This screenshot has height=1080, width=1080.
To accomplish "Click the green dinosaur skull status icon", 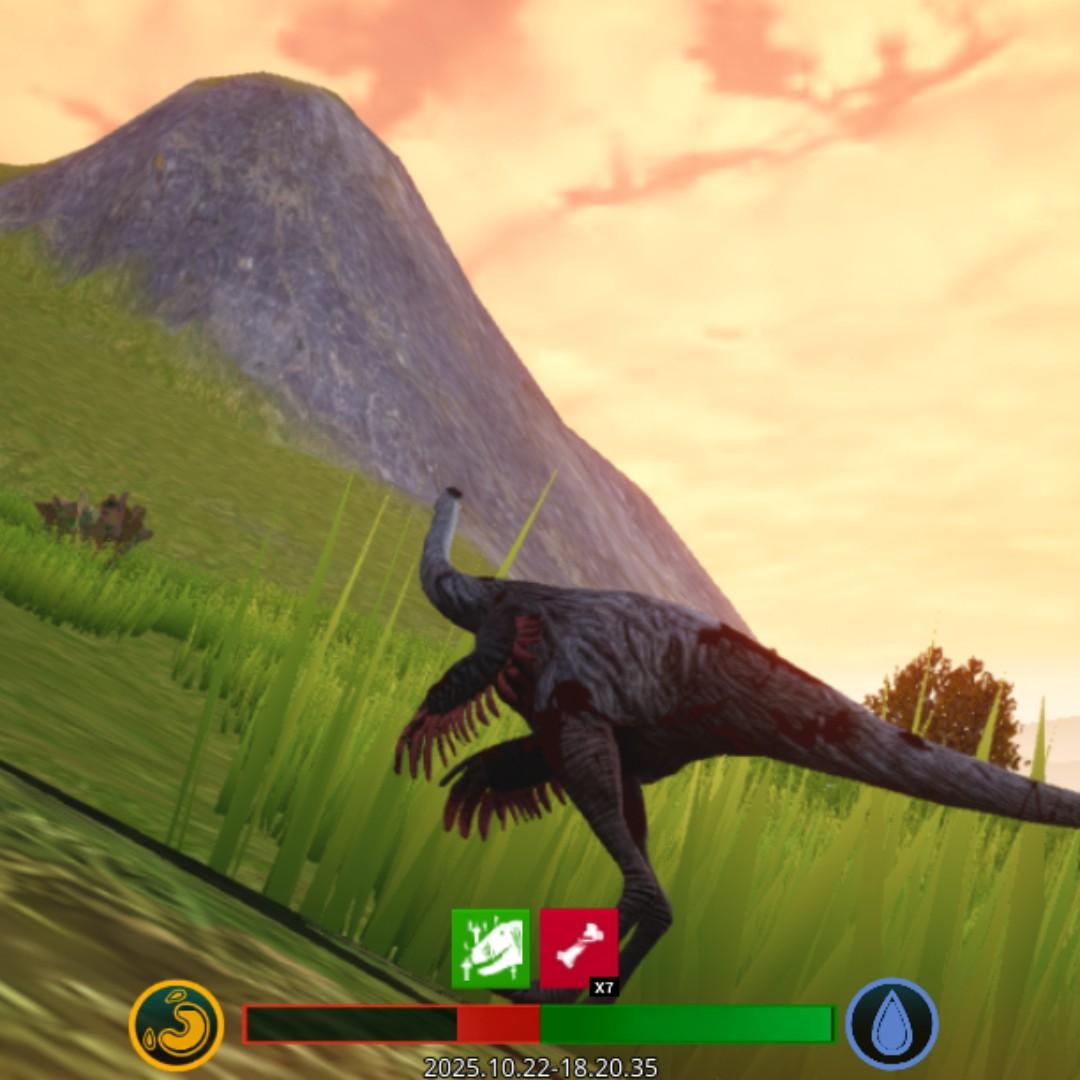I will coord(490,948).
